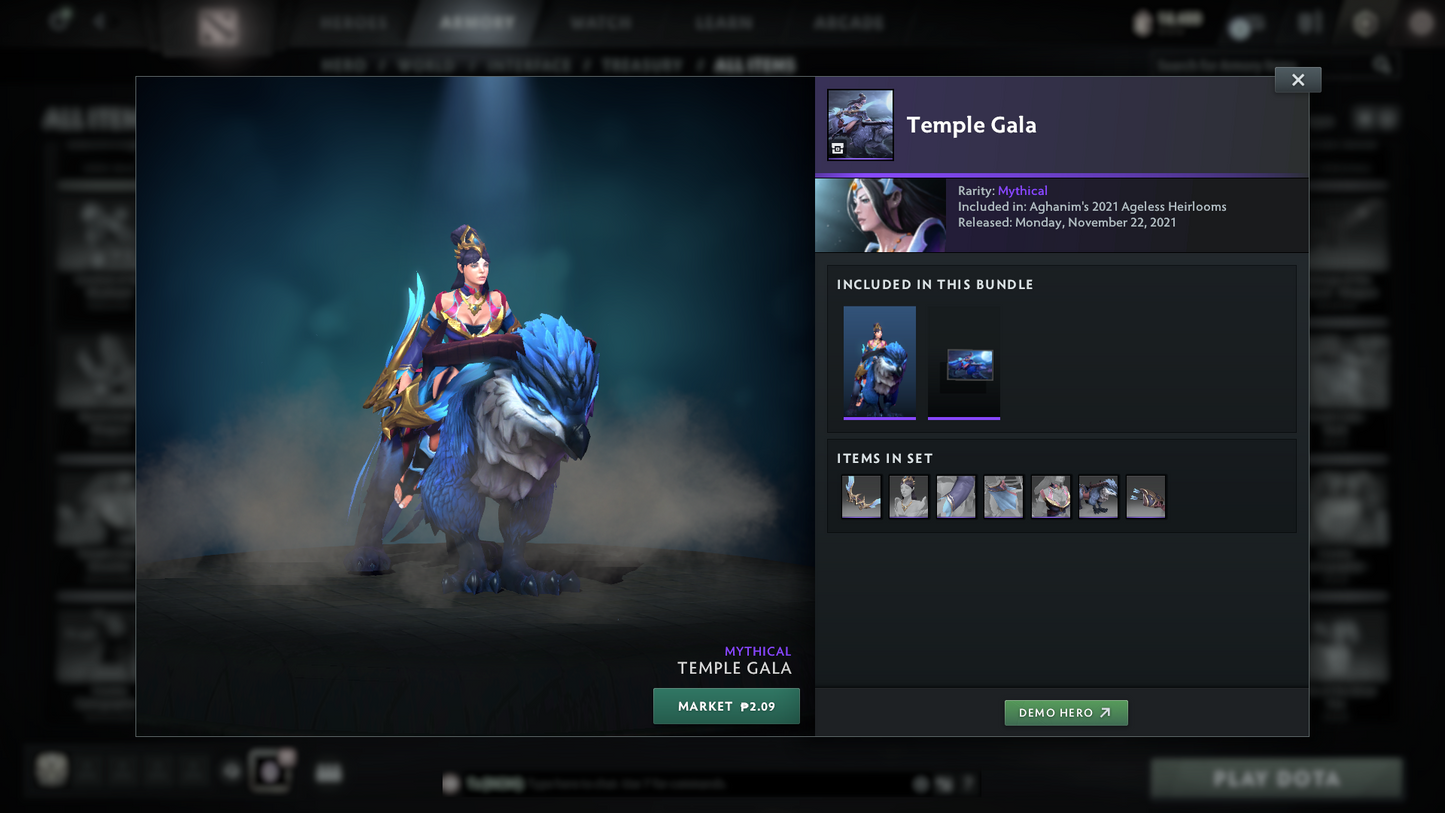Expand the ALL ITEMS breadcrumb filter
This screenshot has width=1445, height=813.
(x=757, y=64)
